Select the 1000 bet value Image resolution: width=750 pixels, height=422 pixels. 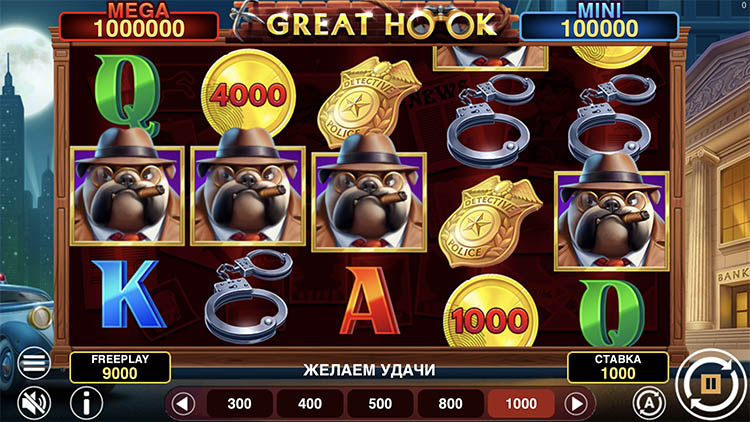tap(520, 404)
